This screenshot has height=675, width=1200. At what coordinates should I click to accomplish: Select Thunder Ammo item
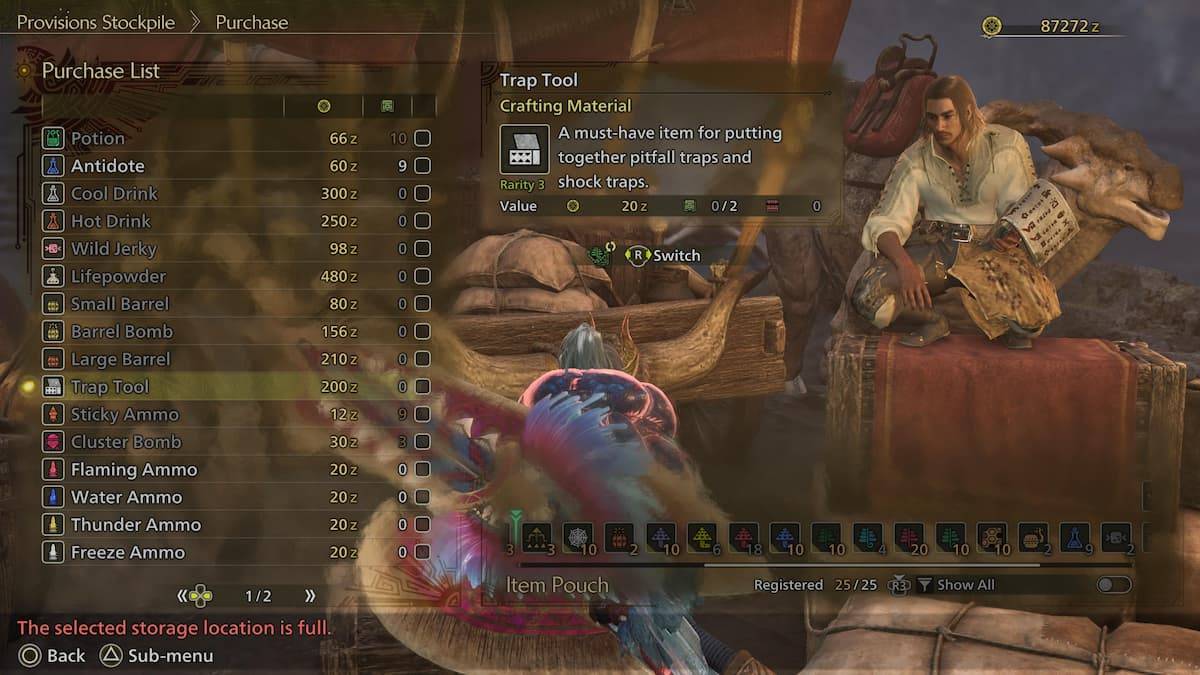point(135,525)
